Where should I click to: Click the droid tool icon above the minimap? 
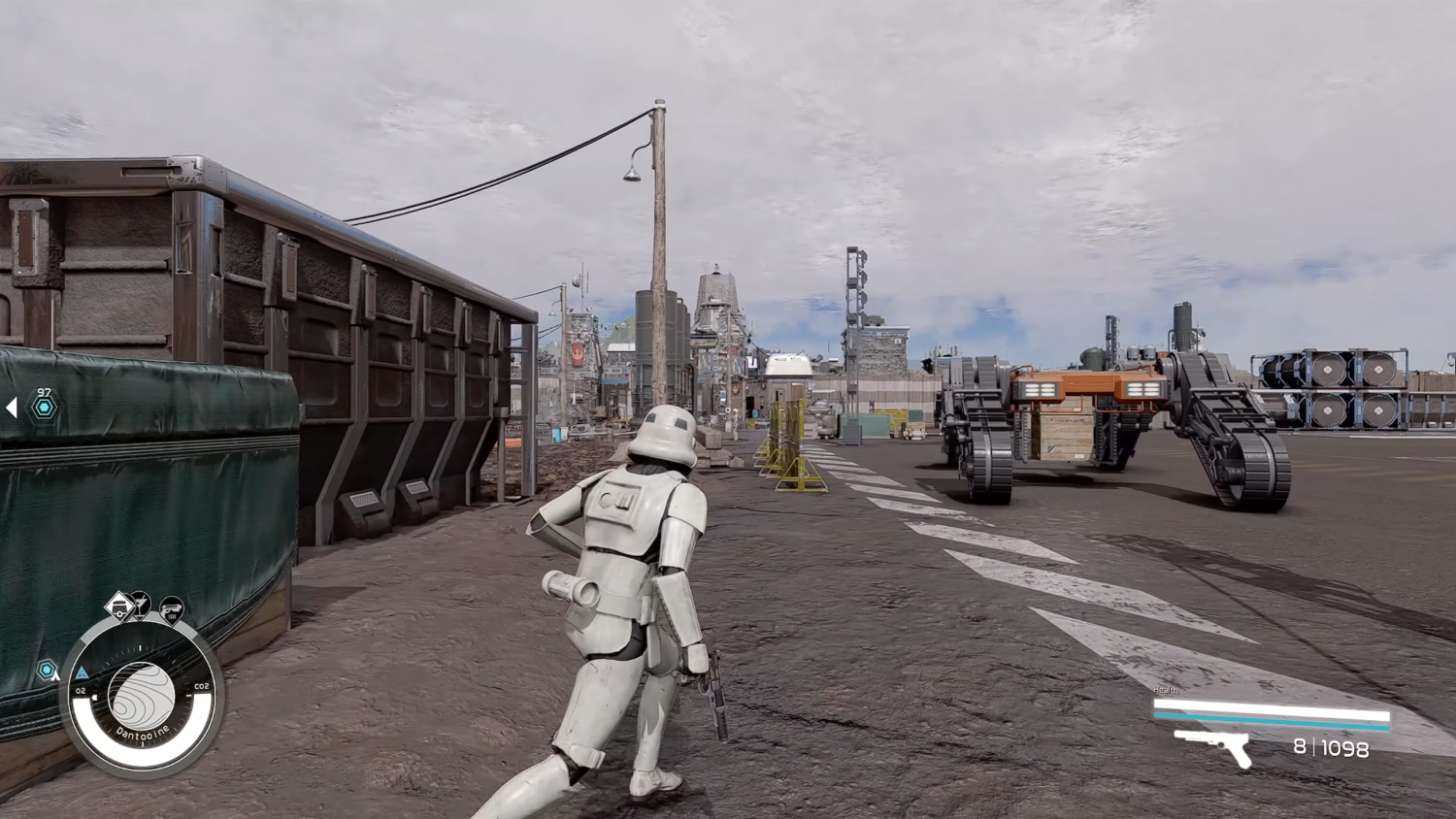[x=141, y=603]
